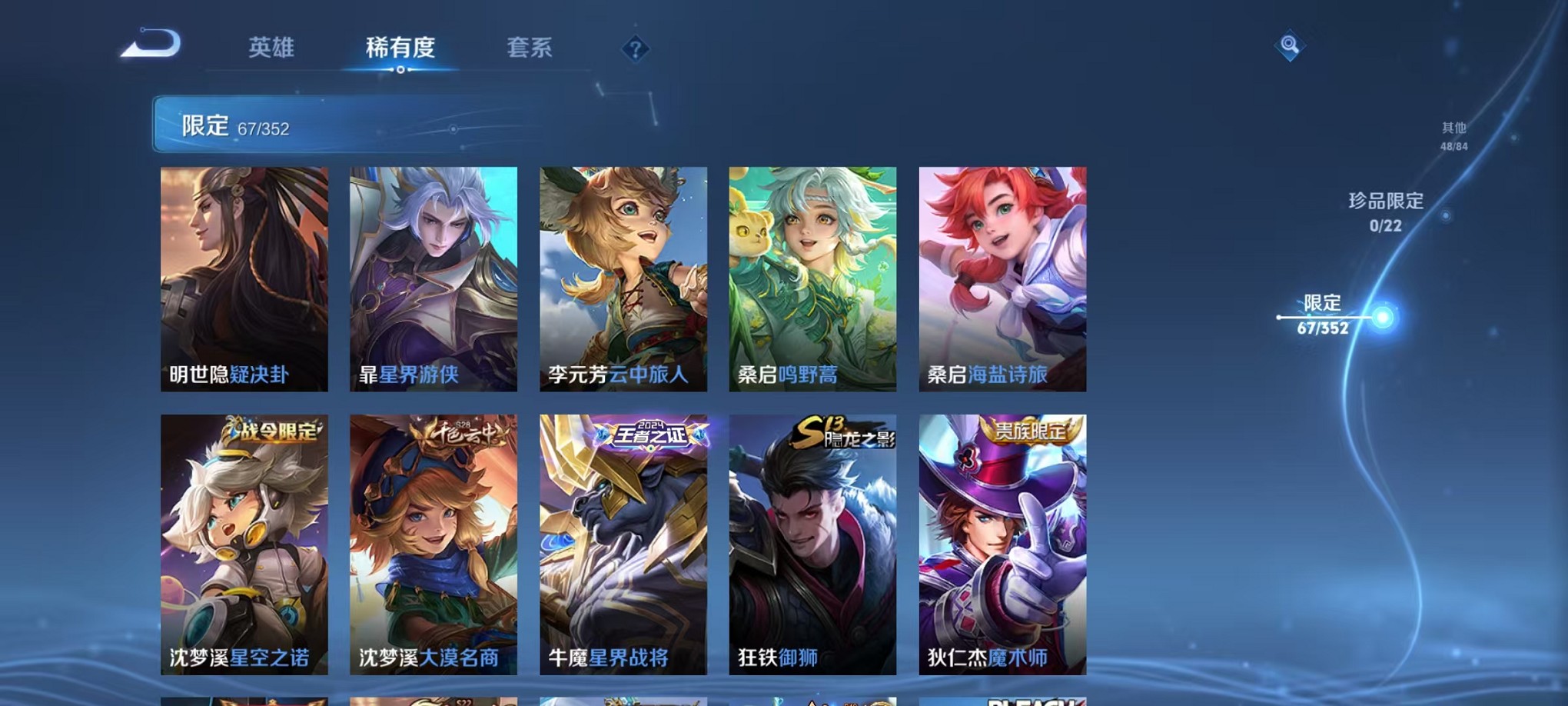This screenshot has height=706, width=1568.
Task: Switch to the 英雄 tab
Action: point(272,48)
